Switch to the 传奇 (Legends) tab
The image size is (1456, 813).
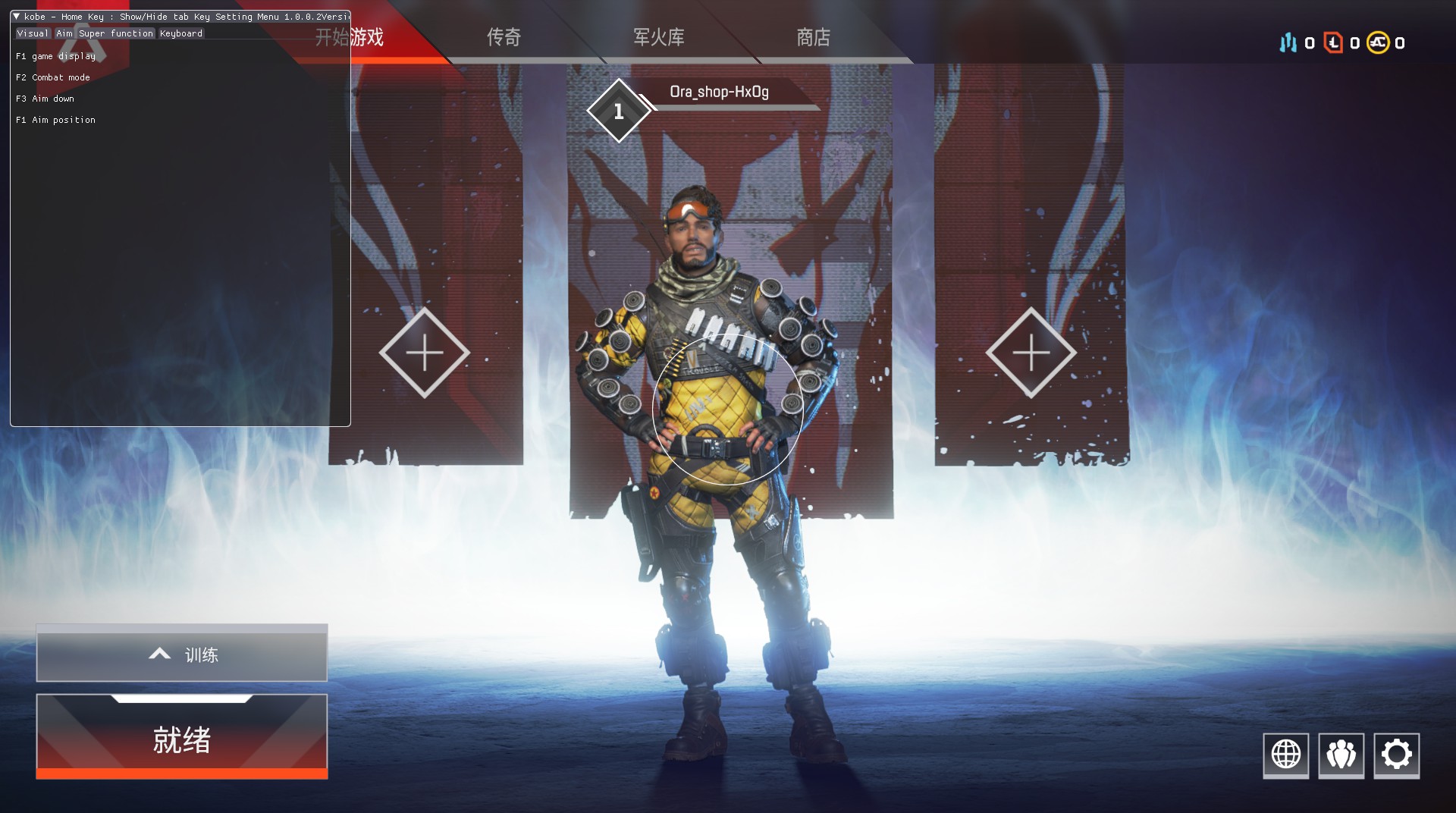click(x=504, y=37)
